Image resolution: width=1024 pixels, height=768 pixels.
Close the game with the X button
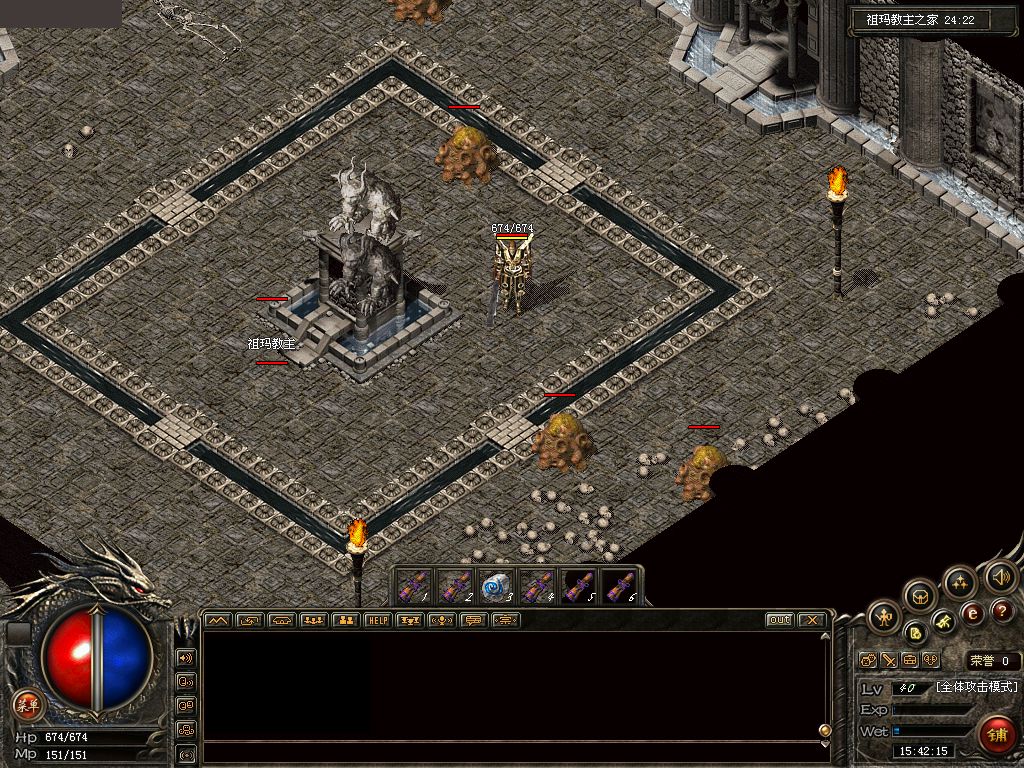click(x=812, y=621)
